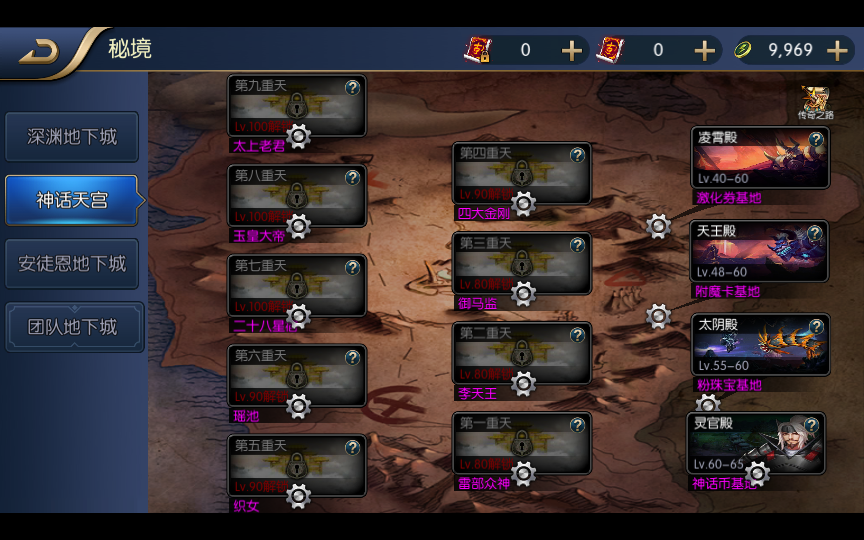The height and width of the screenshot is (540, 864).
Task: Enter the 凌霄殿 dungeon tile
Action: 760,157
